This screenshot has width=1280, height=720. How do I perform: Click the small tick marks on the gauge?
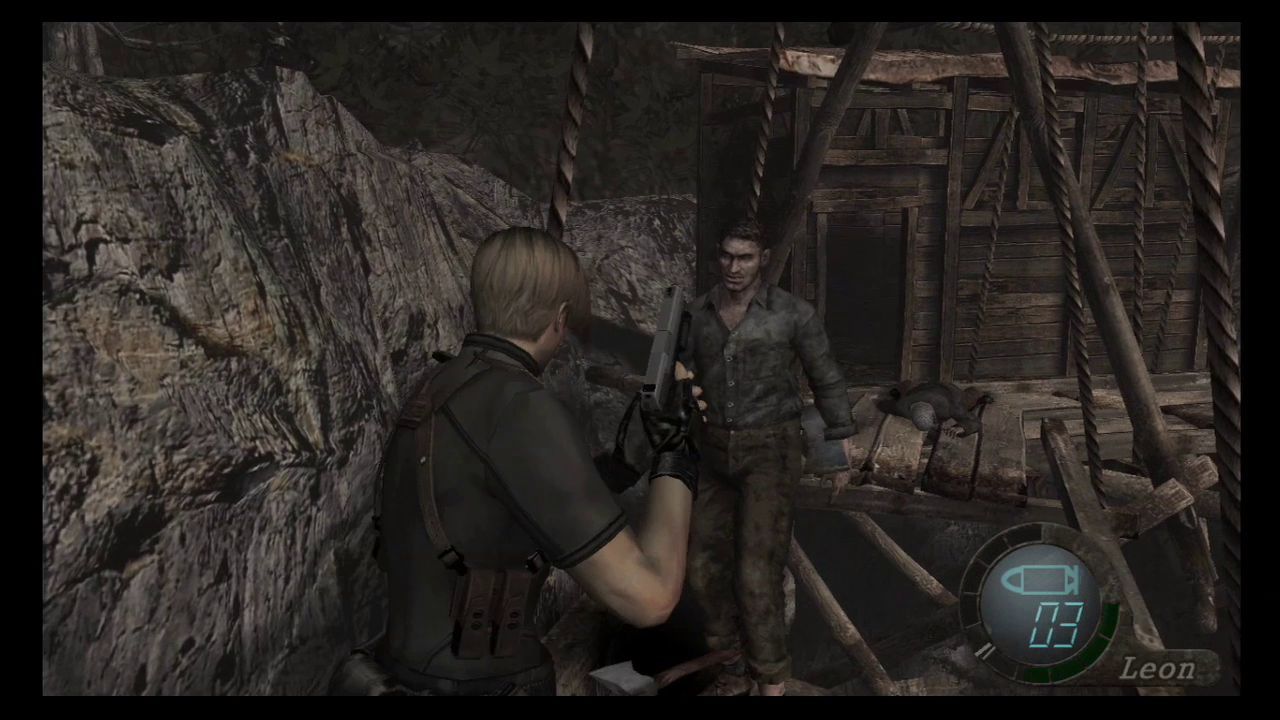pyautogui.click(x=985, y=650)
